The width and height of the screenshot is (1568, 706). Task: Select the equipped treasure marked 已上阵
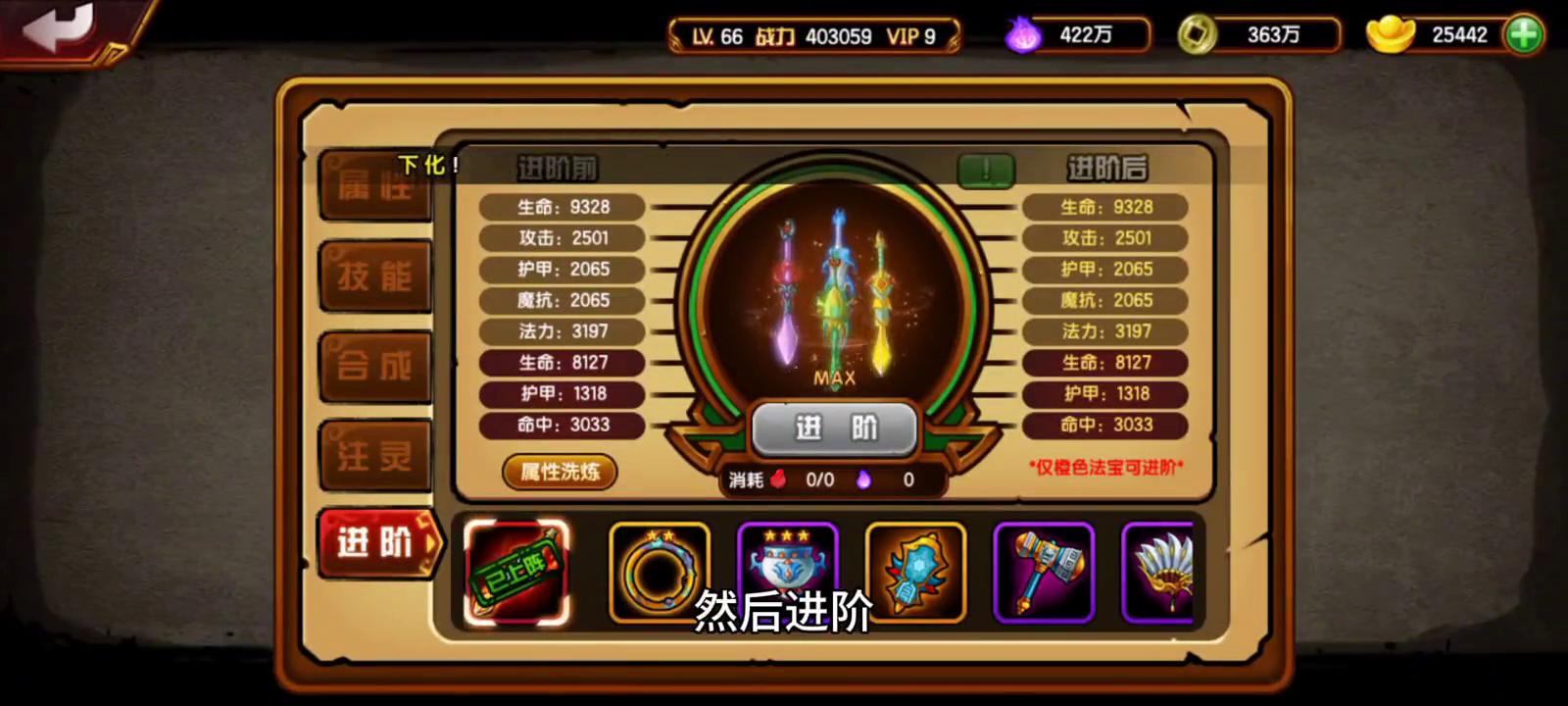tap(517, 573)
